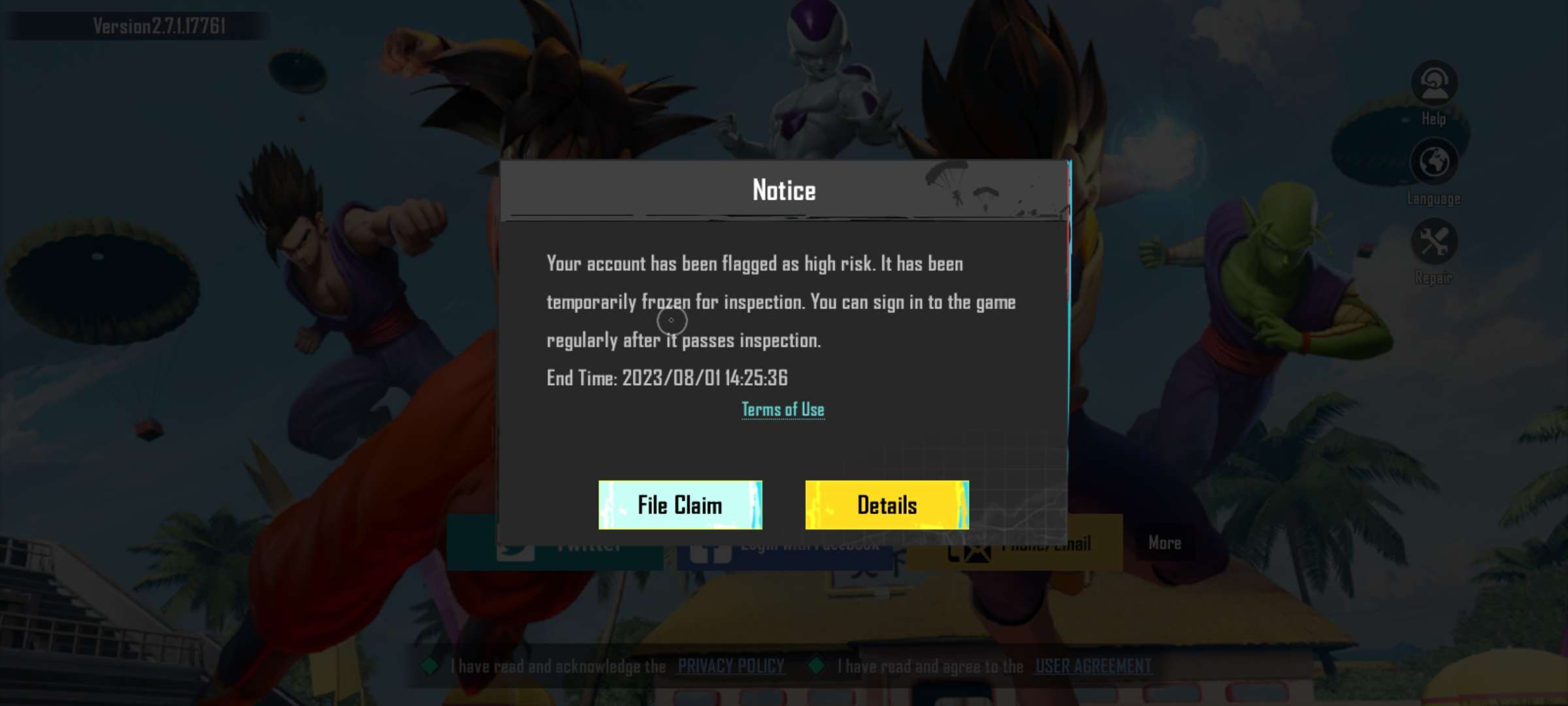Click the Notice dialog title bar
Image resolution: width=1568 pixels, height=706 pixels.
click(x=783, y=190)
